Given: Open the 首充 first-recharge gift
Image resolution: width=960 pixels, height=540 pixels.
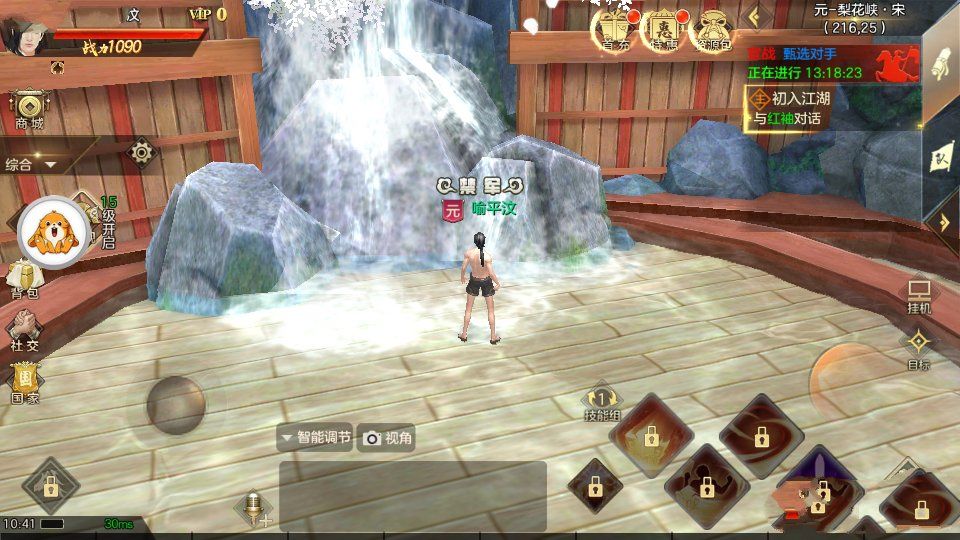Looking at the screenshot, I should (616, 30).
